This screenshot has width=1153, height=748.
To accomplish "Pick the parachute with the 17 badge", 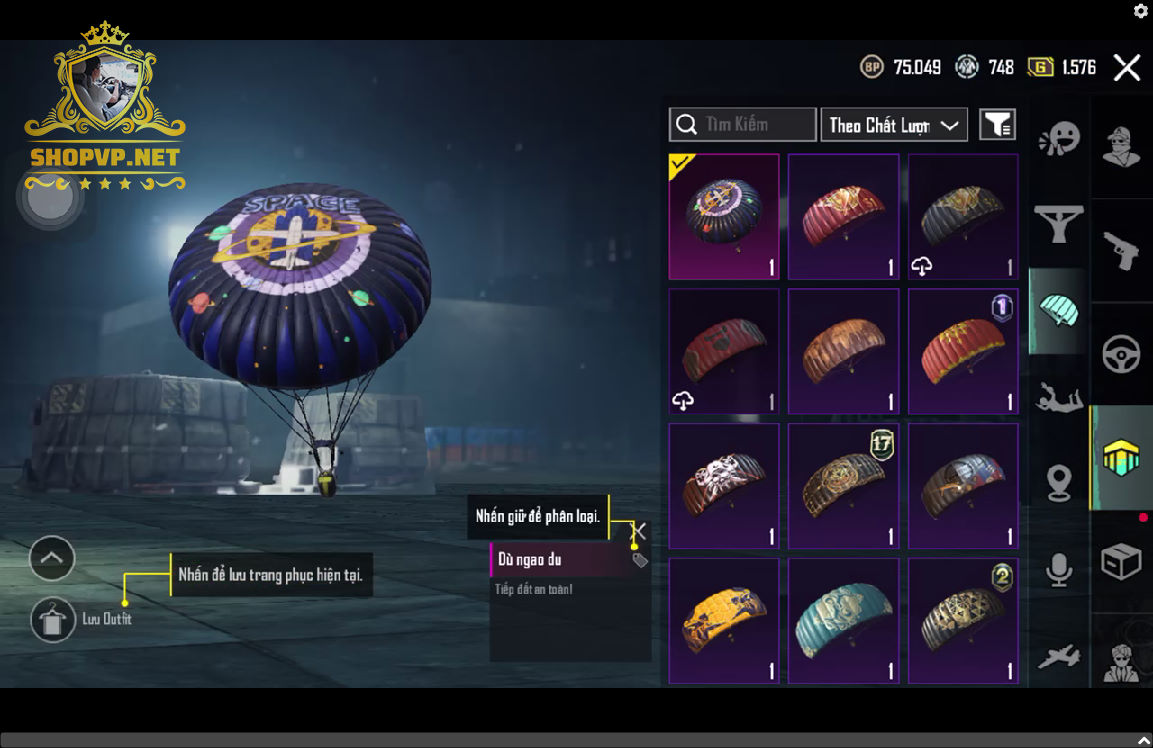I will click(843, 486).
